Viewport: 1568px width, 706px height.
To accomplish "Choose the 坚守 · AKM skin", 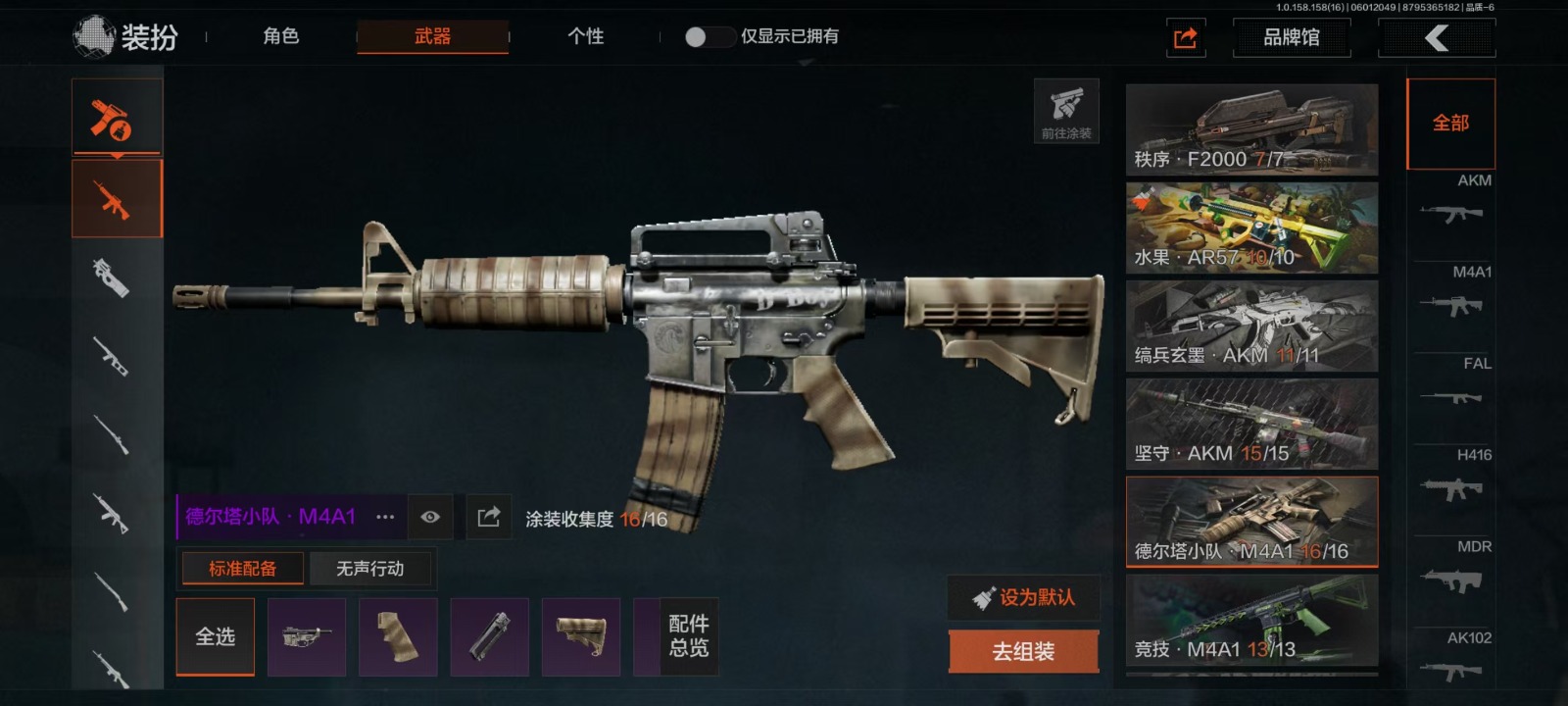I will point(1251,424).
